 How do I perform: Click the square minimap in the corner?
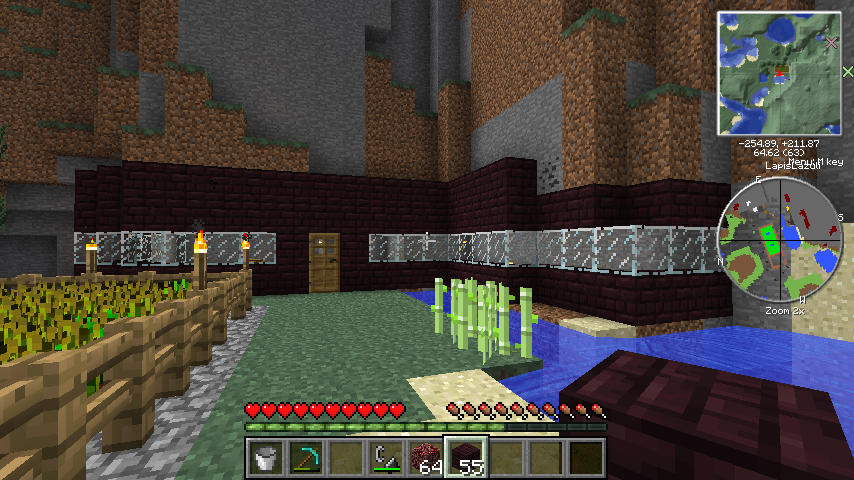tap(779, 73)
